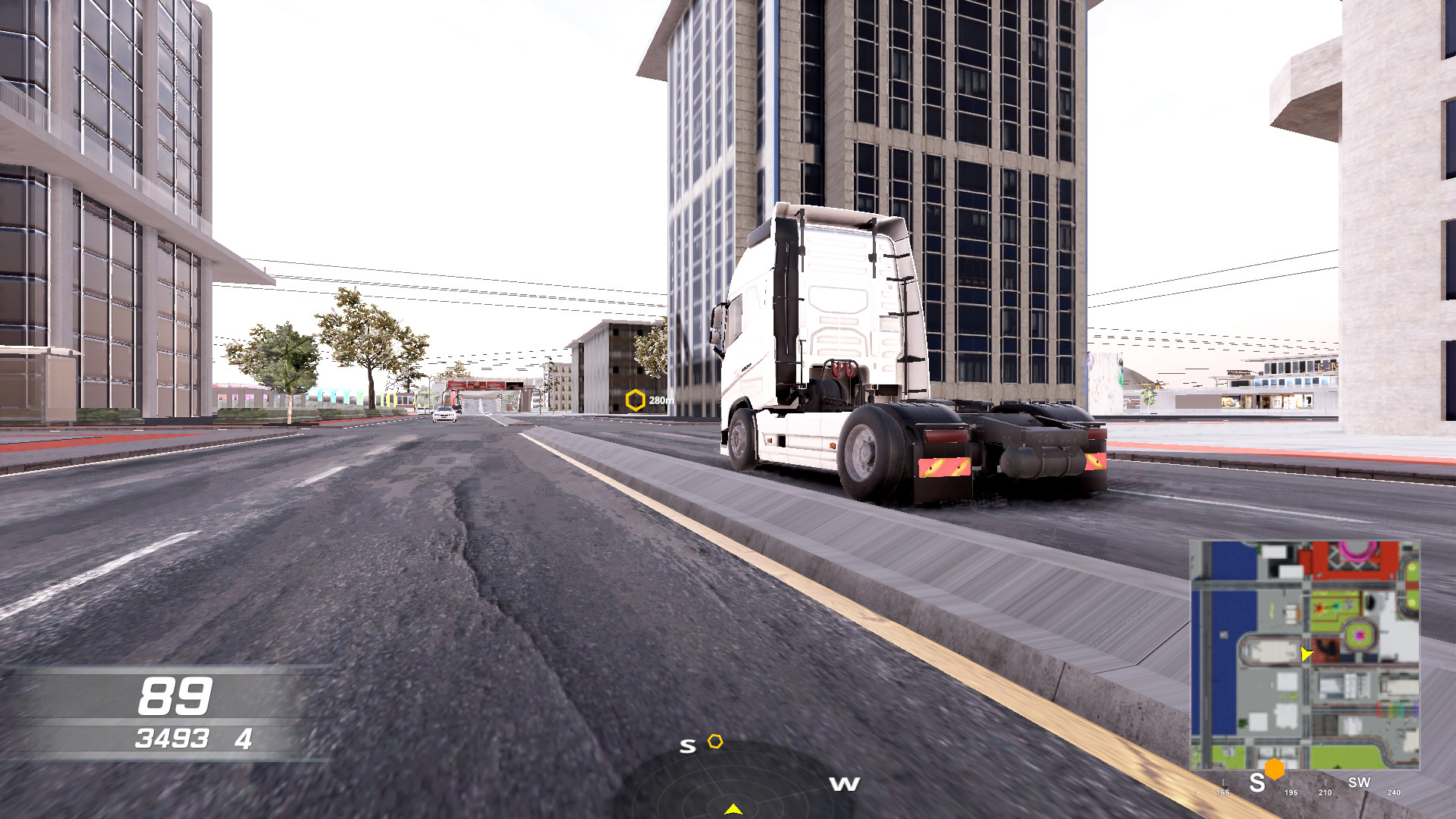The width and height of the screenshot is (1456, 819).
Task: Select the 165 tick on the heading strip
Action: point(1222,793)
